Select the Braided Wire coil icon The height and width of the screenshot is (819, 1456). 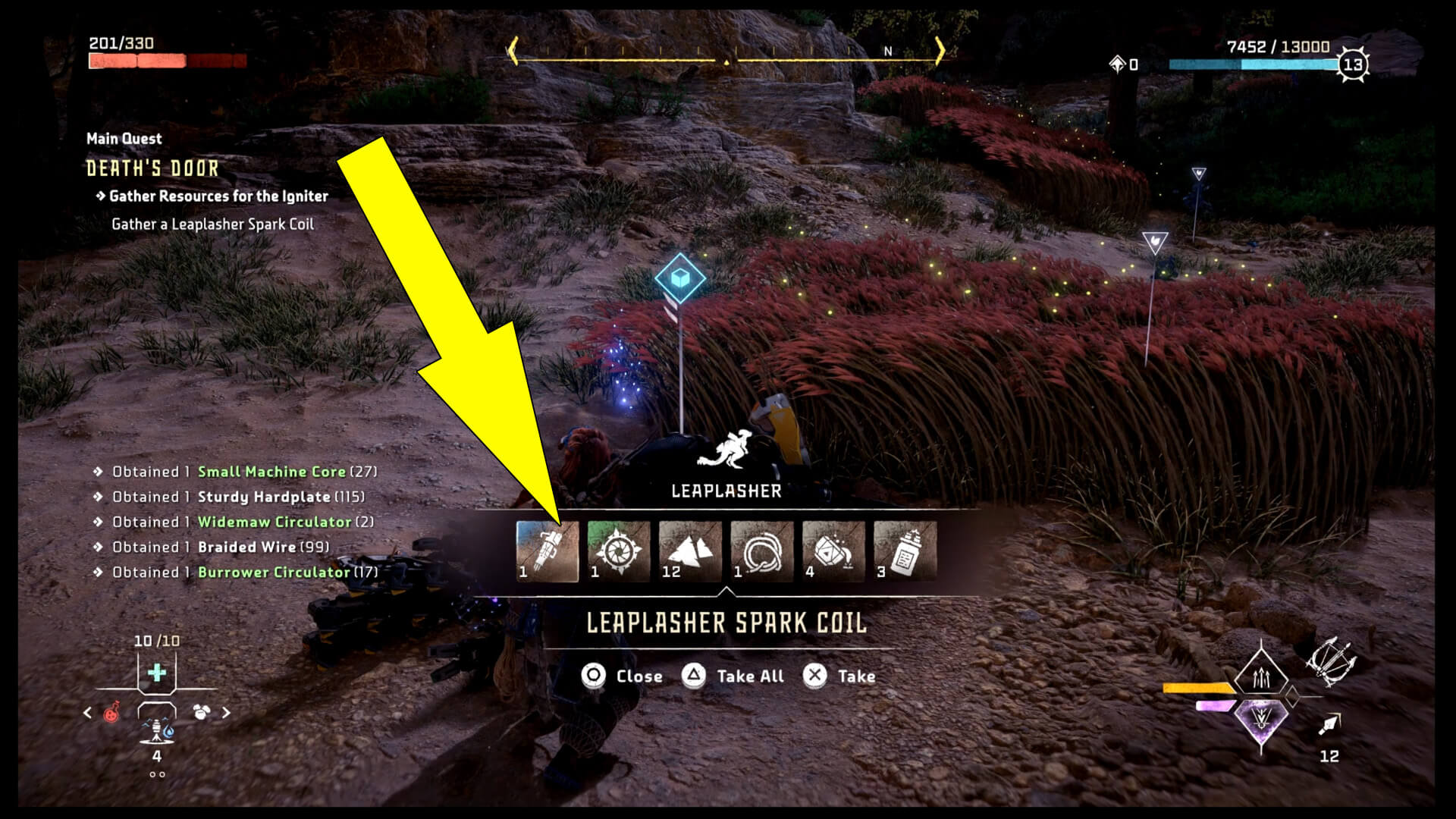coord(762,551)
